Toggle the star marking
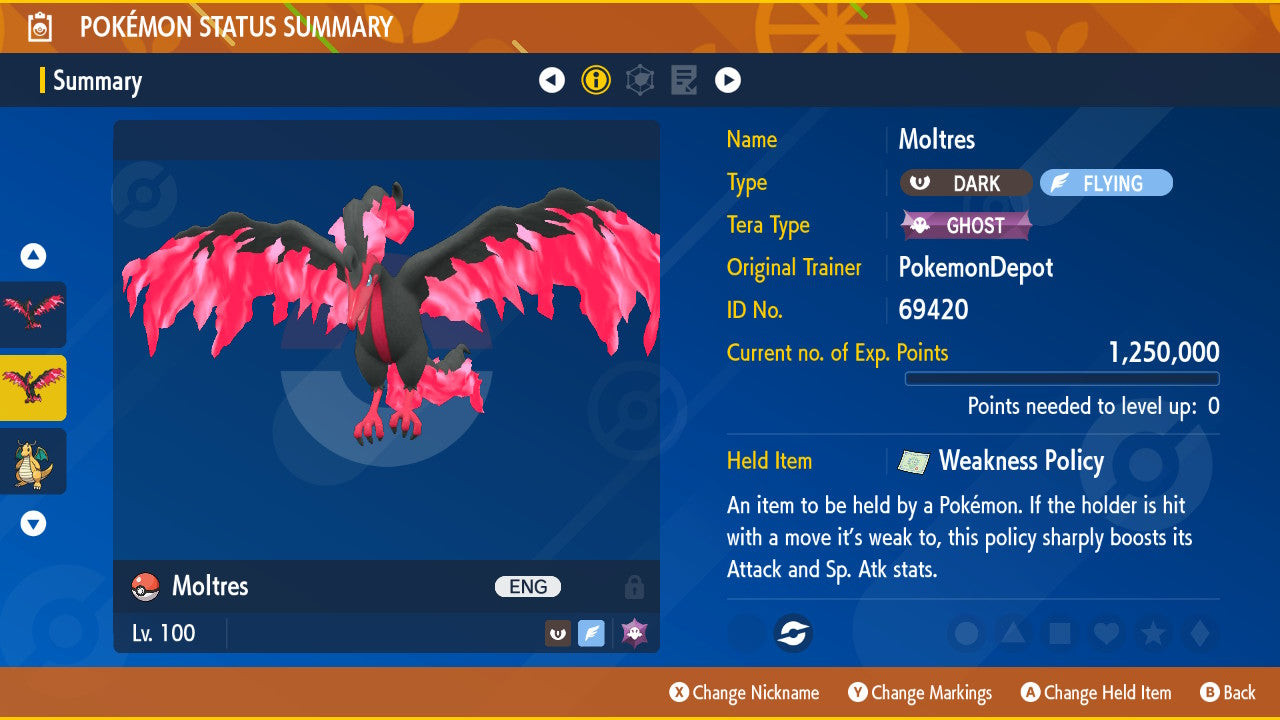This screenshot has width=1280, height=720. pos(1152,633)
